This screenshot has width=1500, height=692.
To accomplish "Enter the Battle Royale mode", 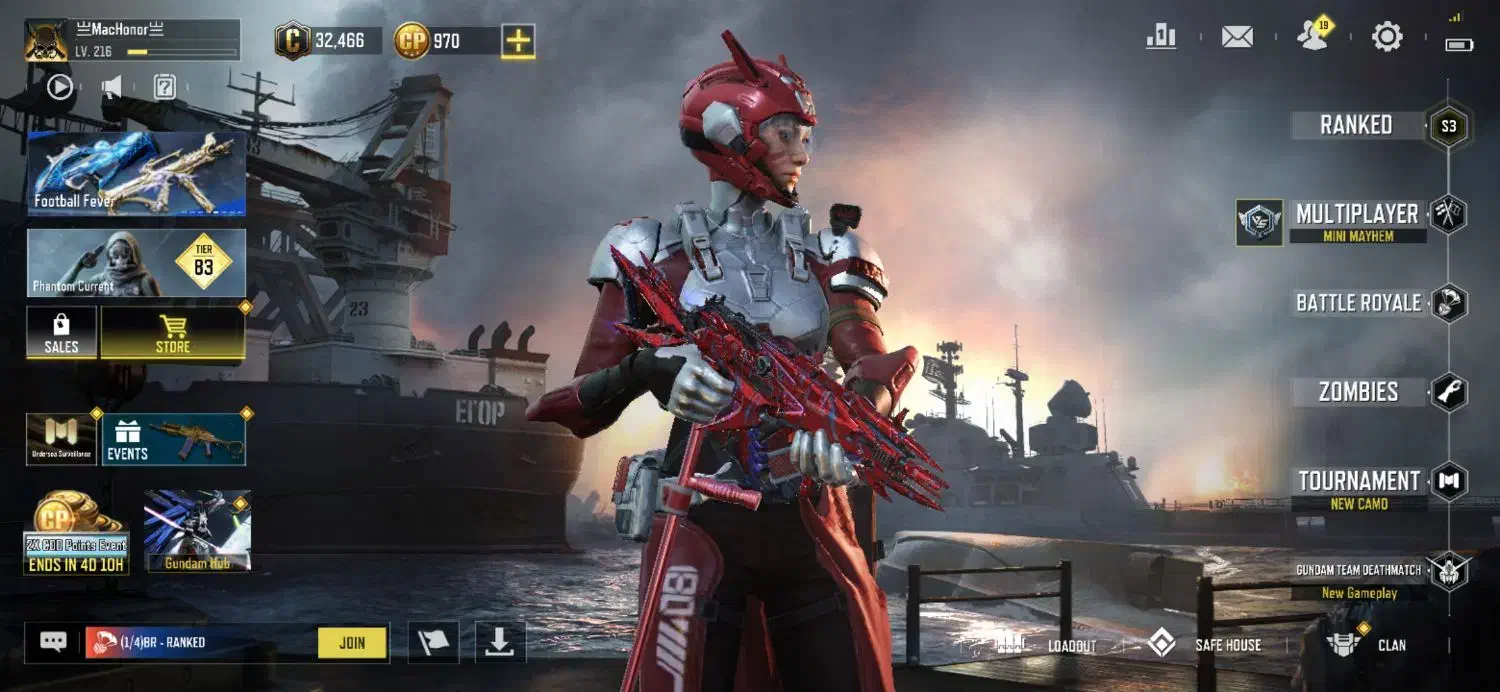I will pos(1358,303).
